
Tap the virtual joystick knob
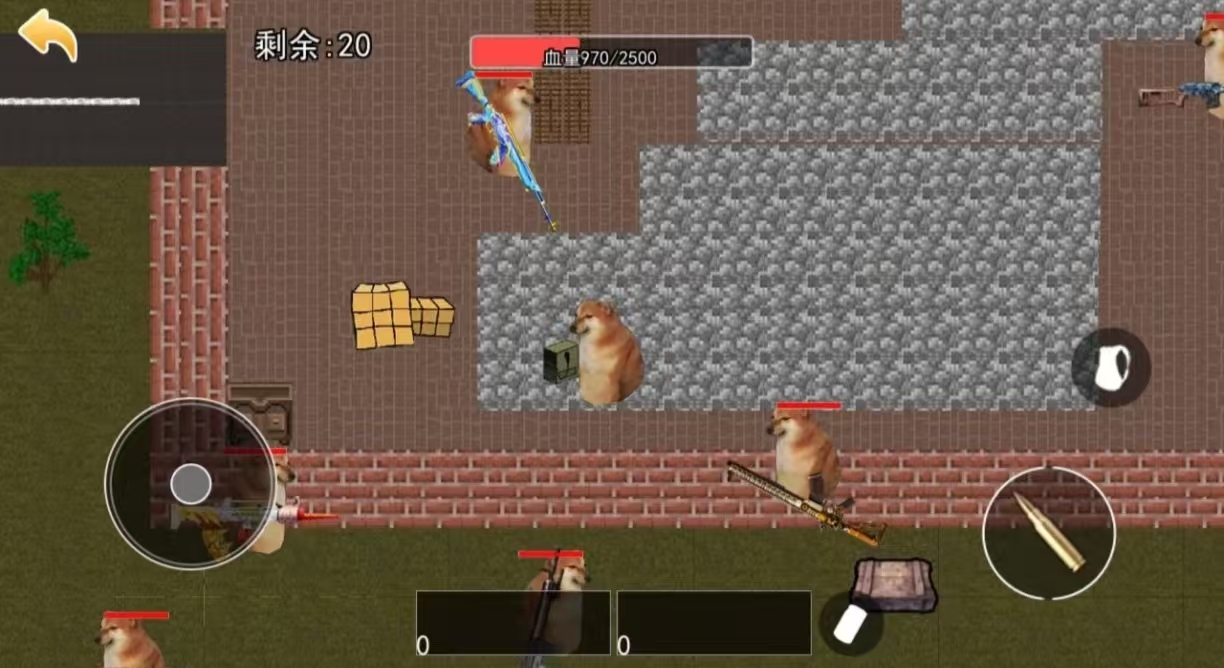coord(190,484)
